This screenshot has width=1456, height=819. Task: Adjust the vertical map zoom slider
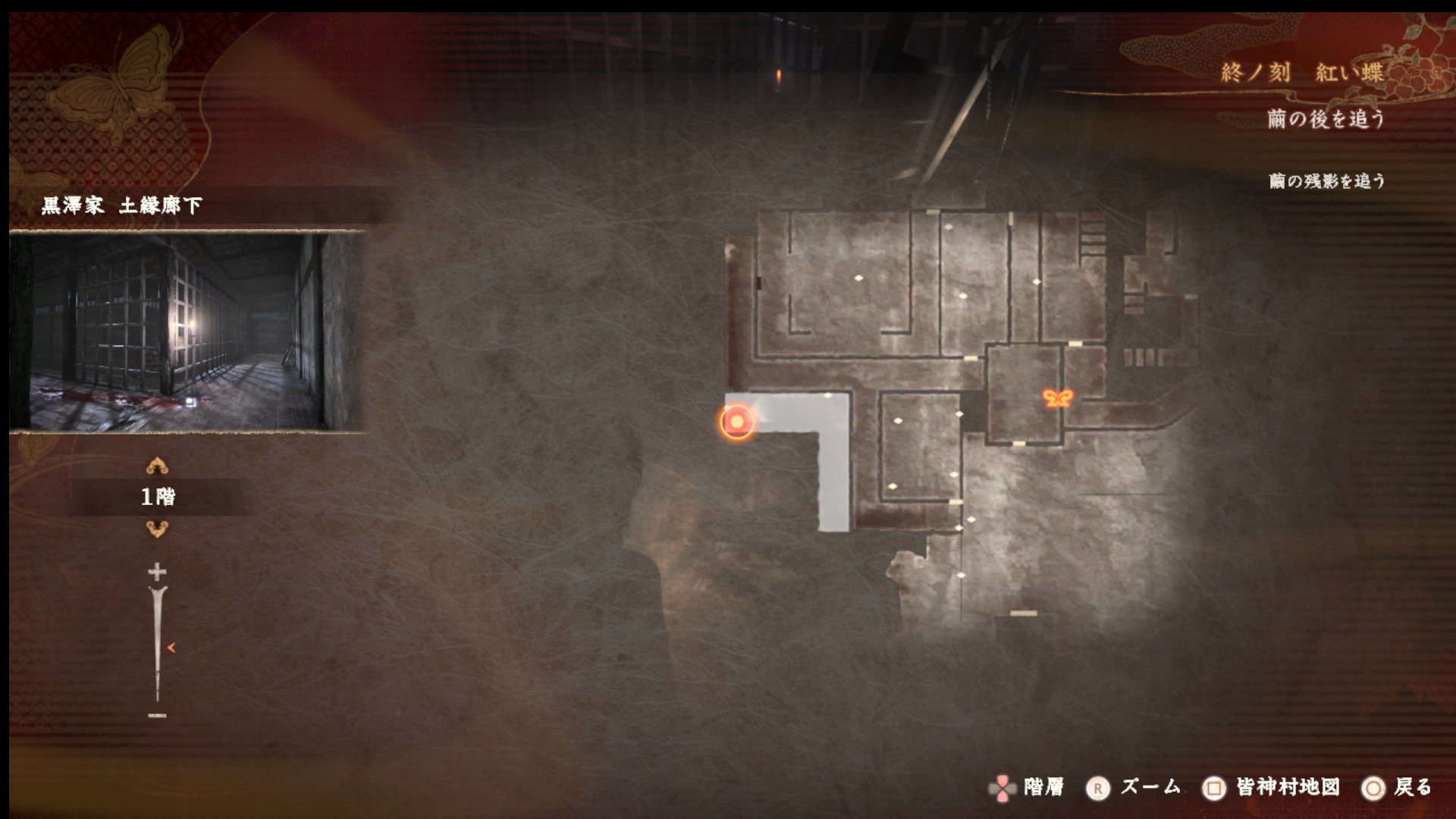pos(158,646)
